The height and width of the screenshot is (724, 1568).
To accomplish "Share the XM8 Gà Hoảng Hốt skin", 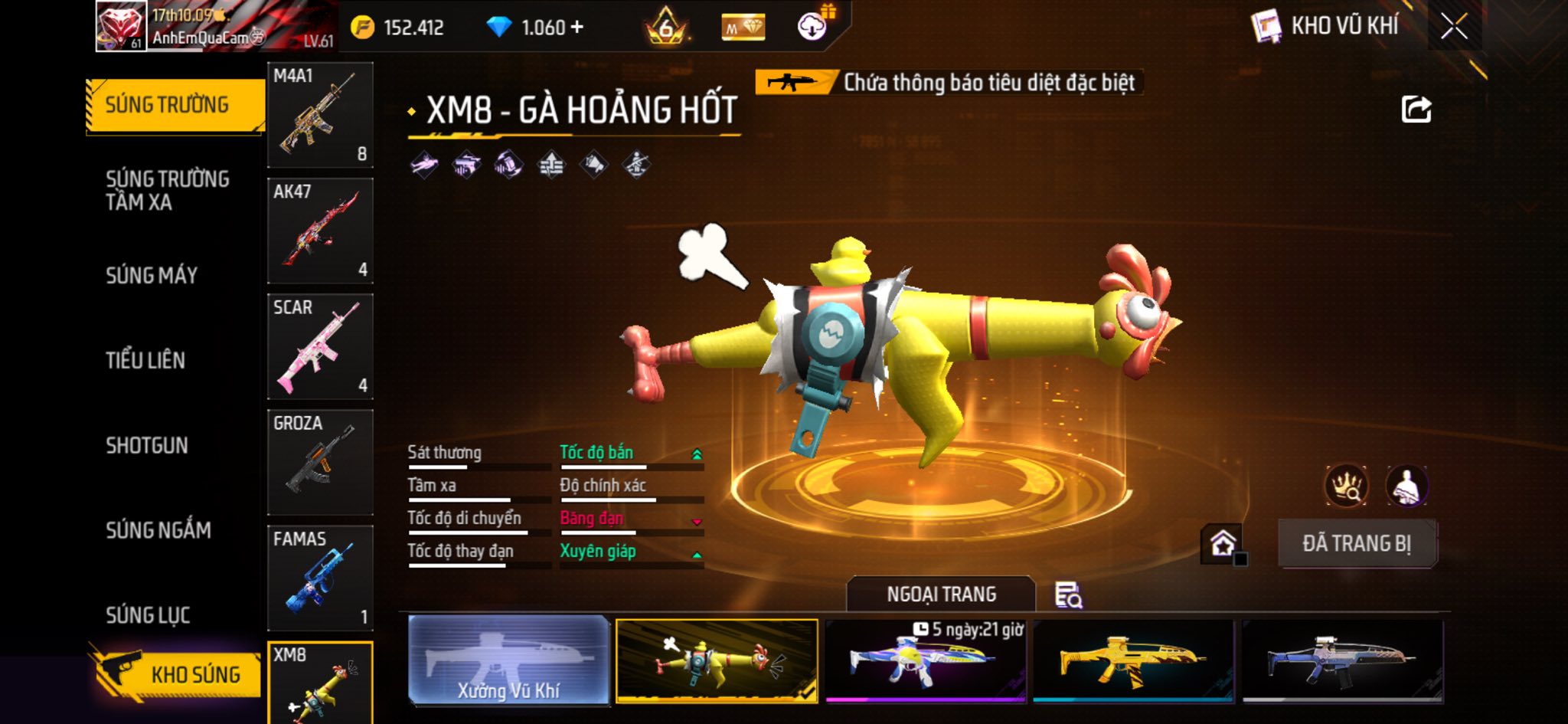I will pyautogui.click(x=1416, y=110).
